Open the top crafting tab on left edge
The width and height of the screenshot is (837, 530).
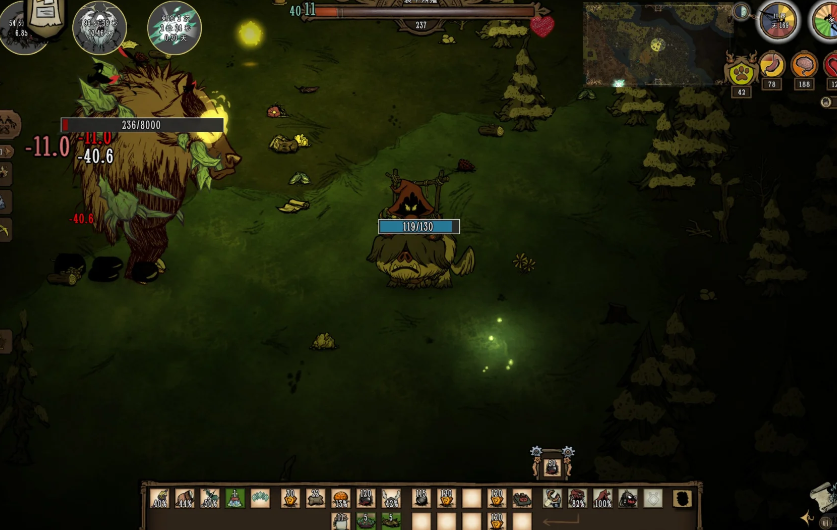pyautogui.click(x=9, y=124)
